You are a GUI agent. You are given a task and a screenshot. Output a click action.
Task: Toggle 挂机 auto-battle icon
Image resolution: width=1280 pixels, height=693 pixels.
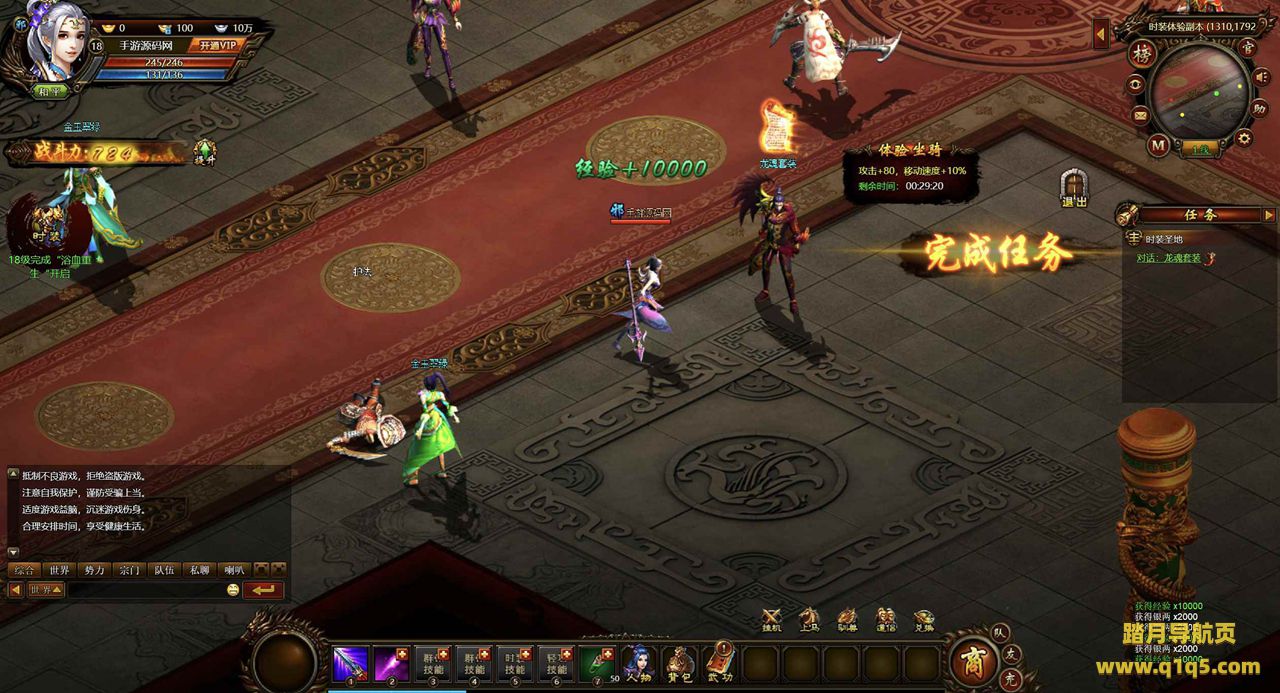(771, 620)
